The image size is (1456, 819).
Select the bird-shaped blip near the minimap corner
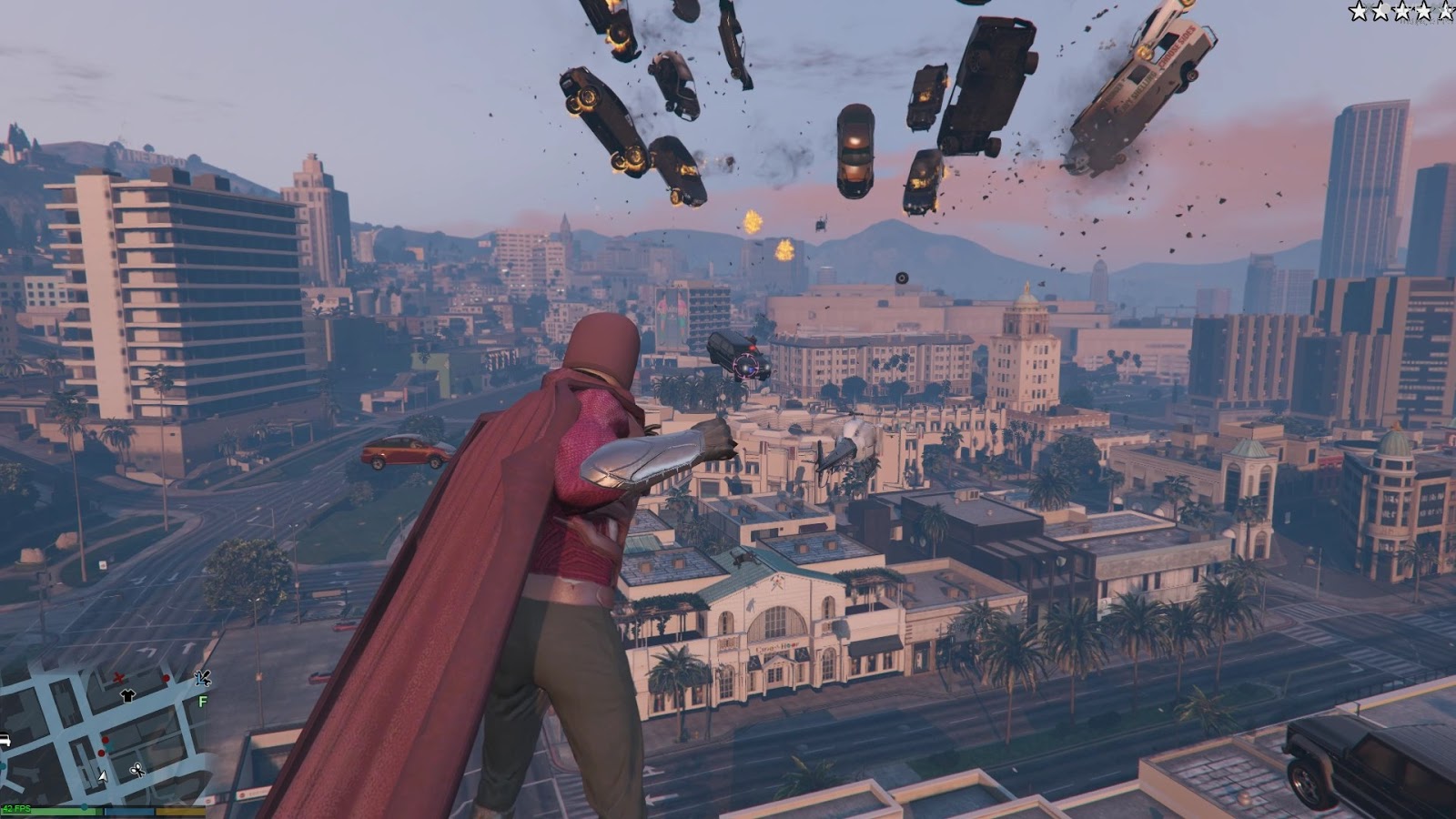pos(203,679)
